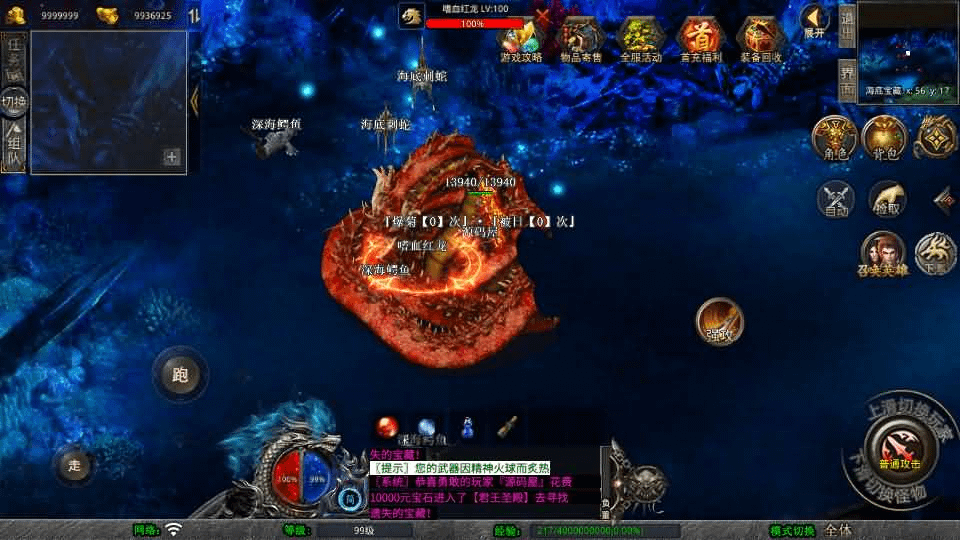Open the 游戏攻略 game guide icon
Image resolution: width=960 pixels, height=540 pixels.
click(521, 38)
